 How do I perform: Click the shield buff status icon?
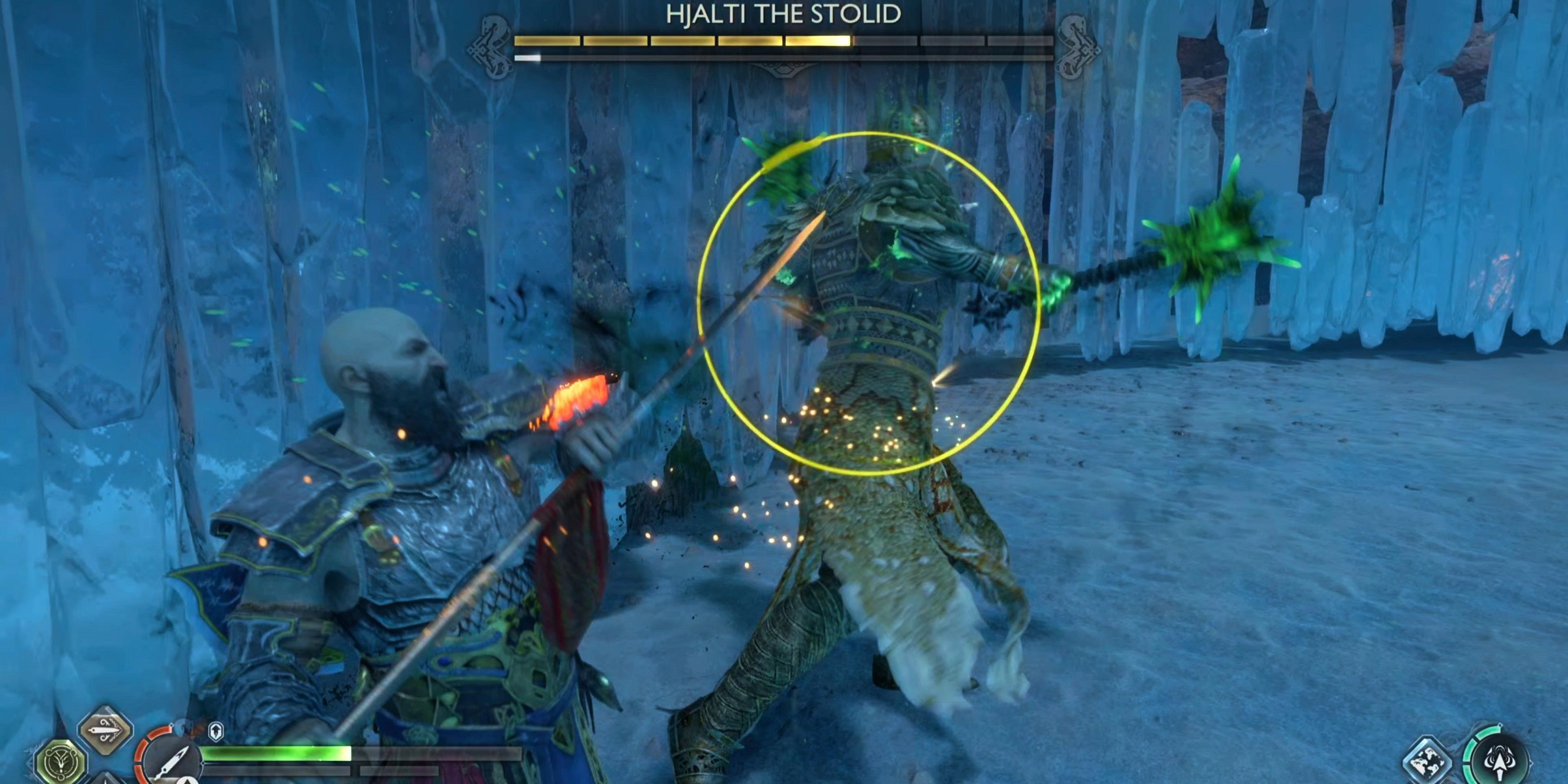tap(217, 732)
